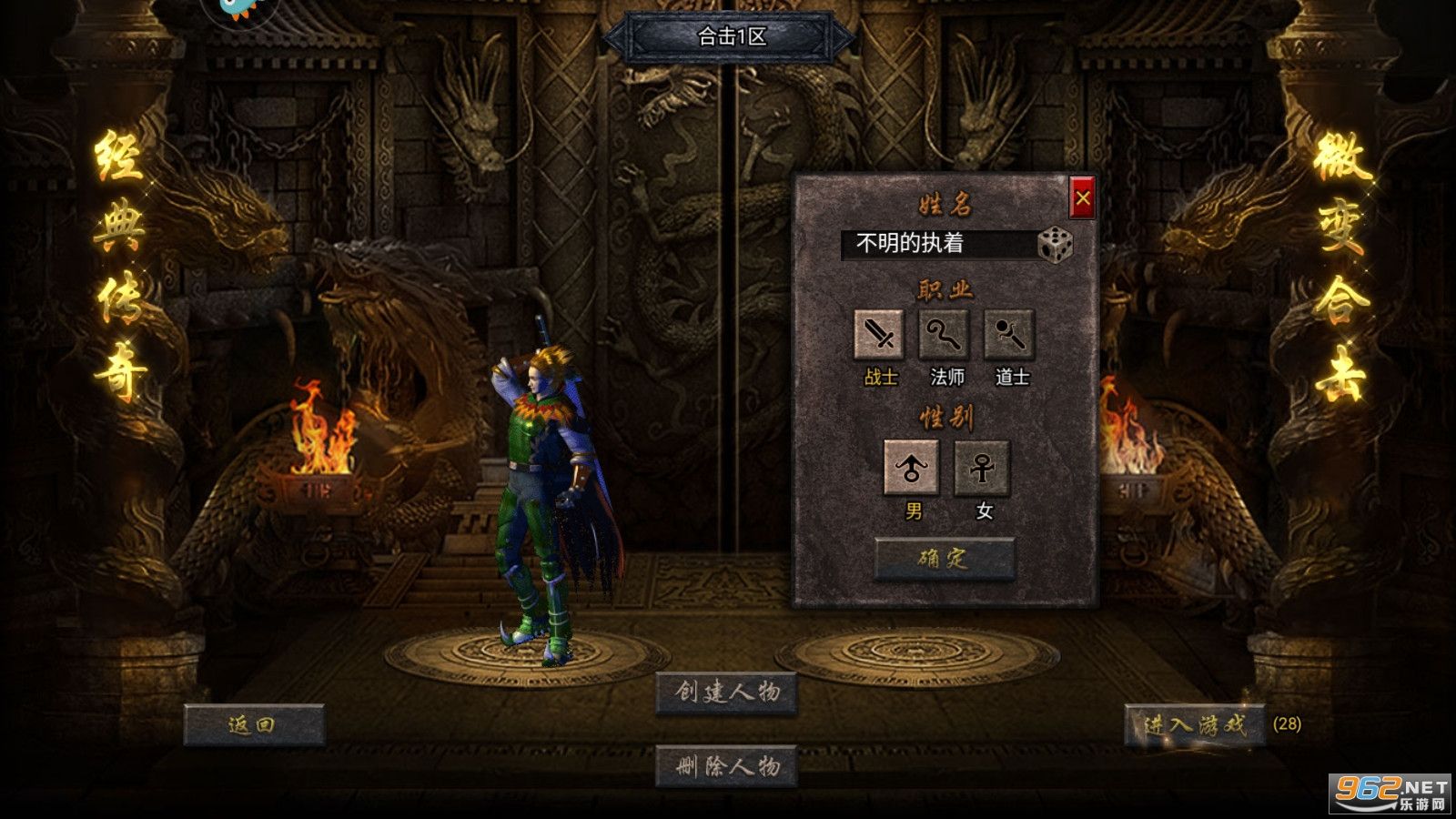The width and height of the screenshot is (1456, 819).
Task: Click the Create Character (创建人物) button
Action: tap(726, 693)
